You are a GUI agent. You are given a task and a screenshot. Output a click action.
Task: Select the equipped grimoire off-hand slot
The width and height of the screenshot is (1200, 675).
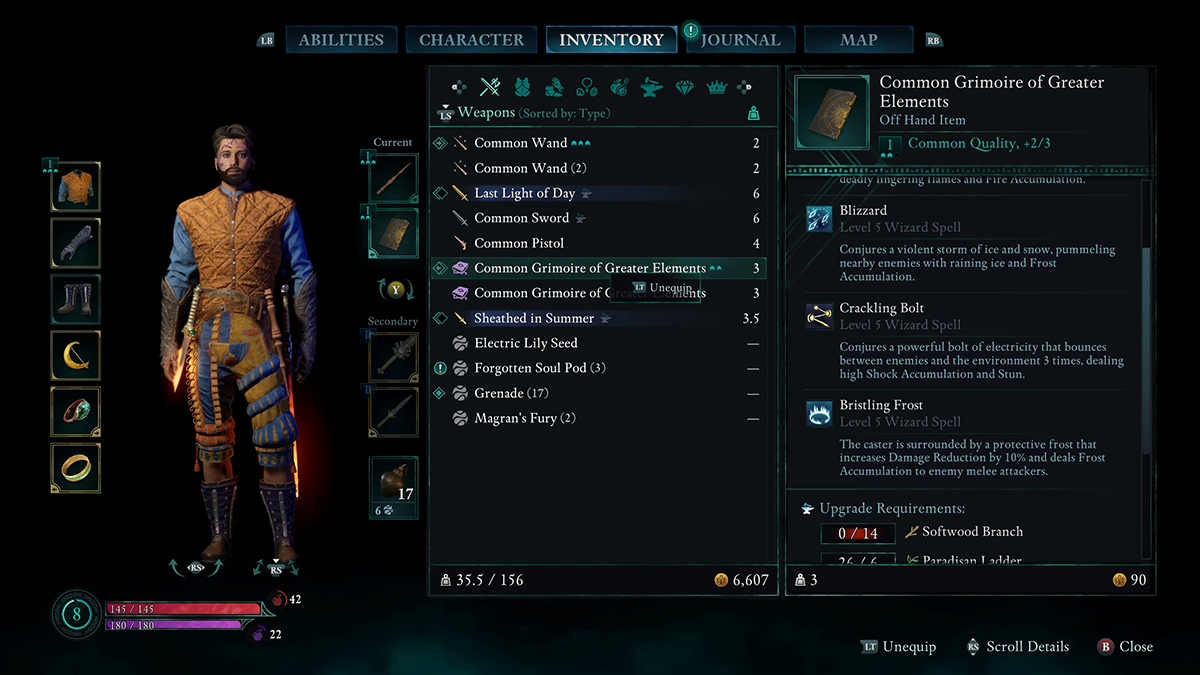(x=393, y=234)
